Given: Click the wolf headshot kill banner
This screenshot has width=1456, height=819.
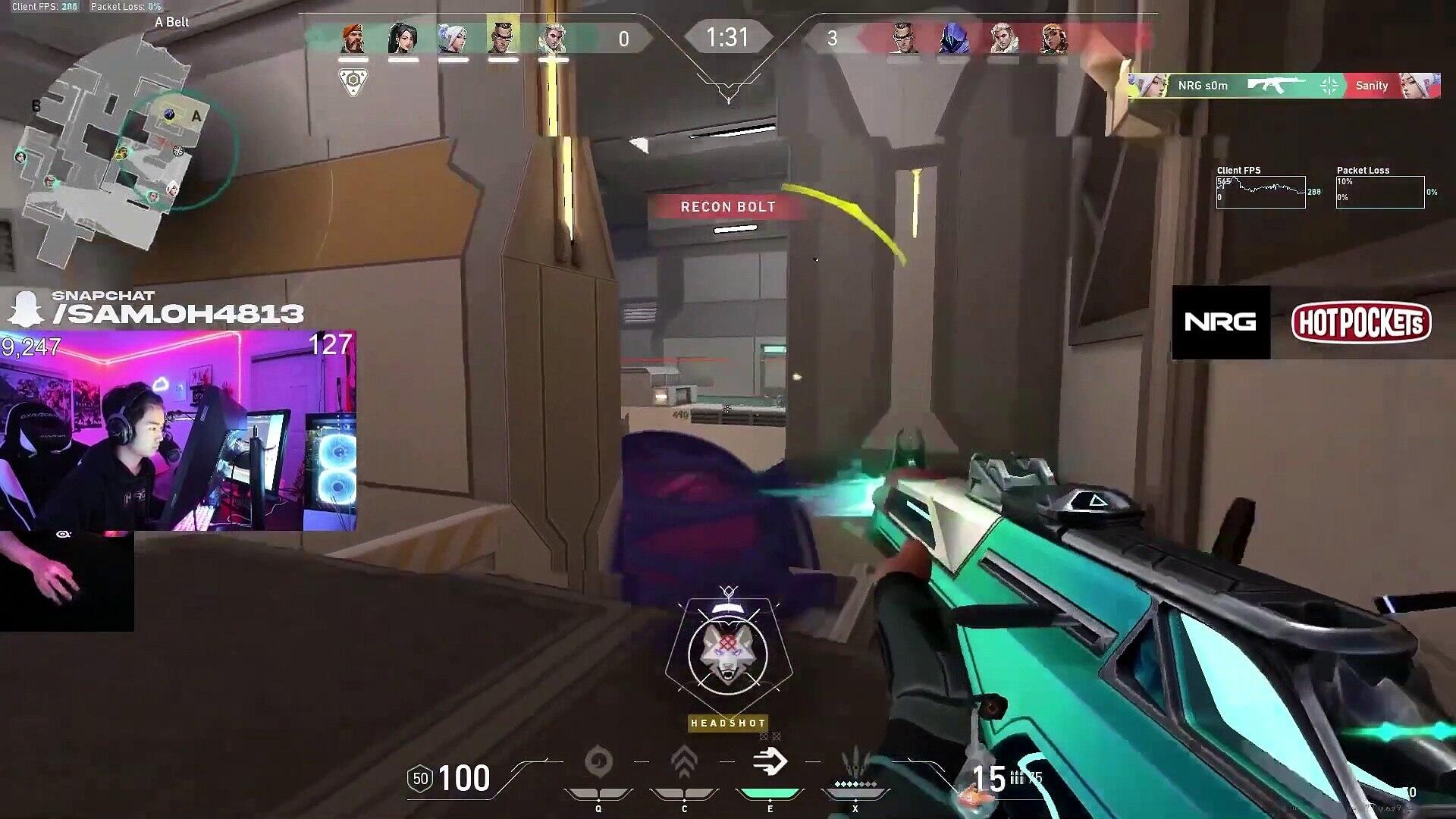Looking at the screenshot, I should tap(728, 654).
